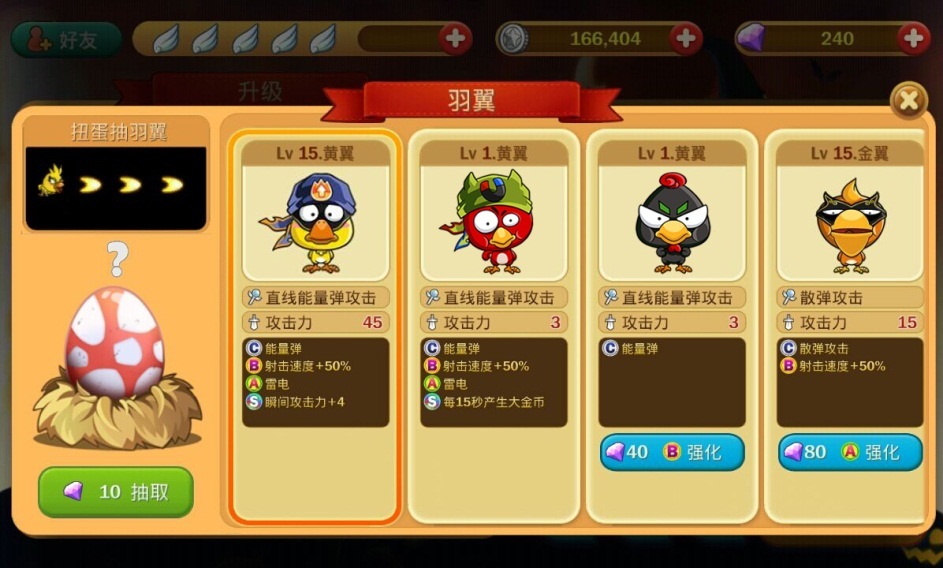Viewport: 943px width, 568px height.
Task: Switch to the 升级 upgrade tab
Action: pos(258,91)
